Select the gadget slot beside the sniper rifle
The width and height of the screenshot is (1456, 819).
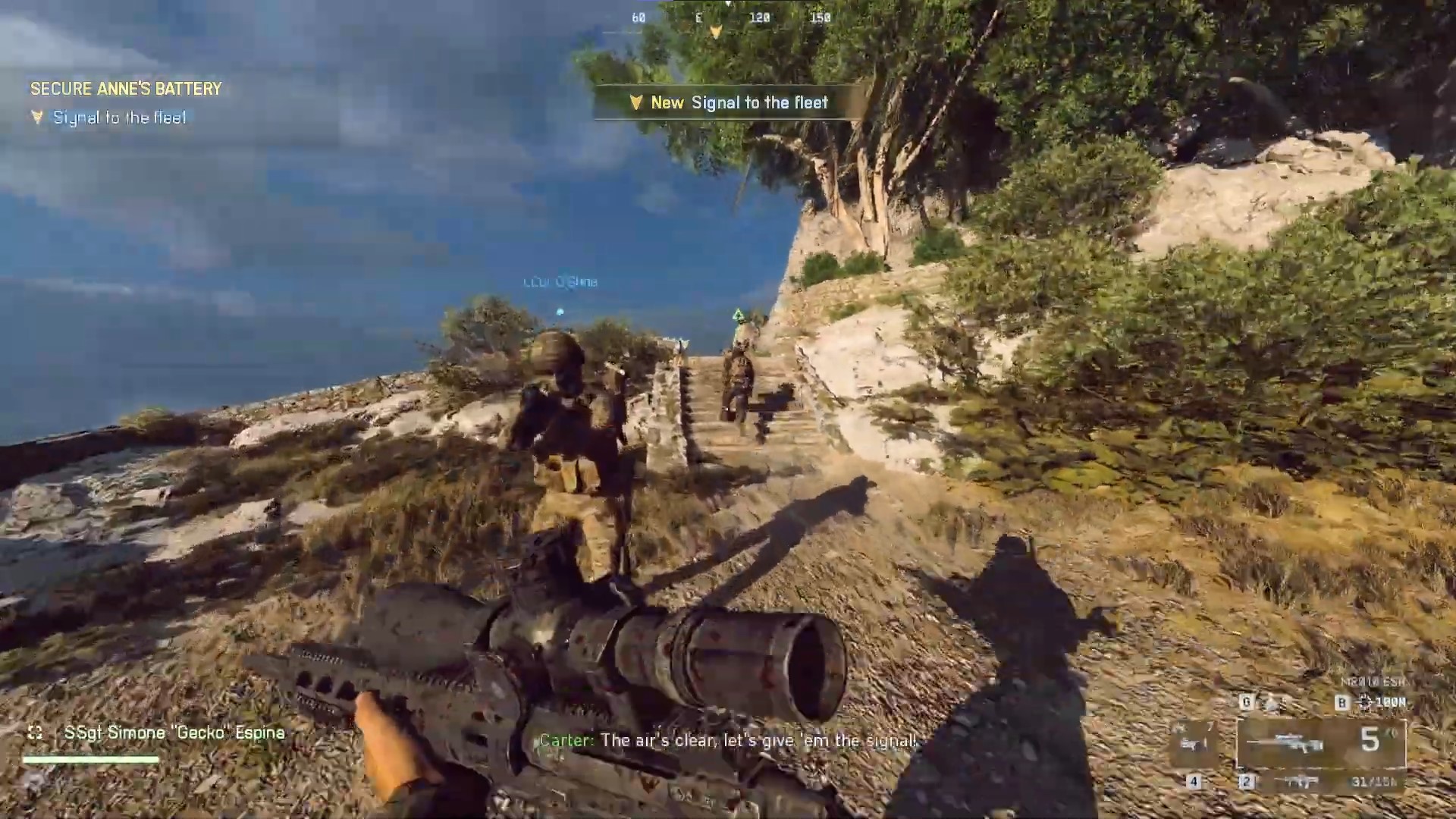1196,743
